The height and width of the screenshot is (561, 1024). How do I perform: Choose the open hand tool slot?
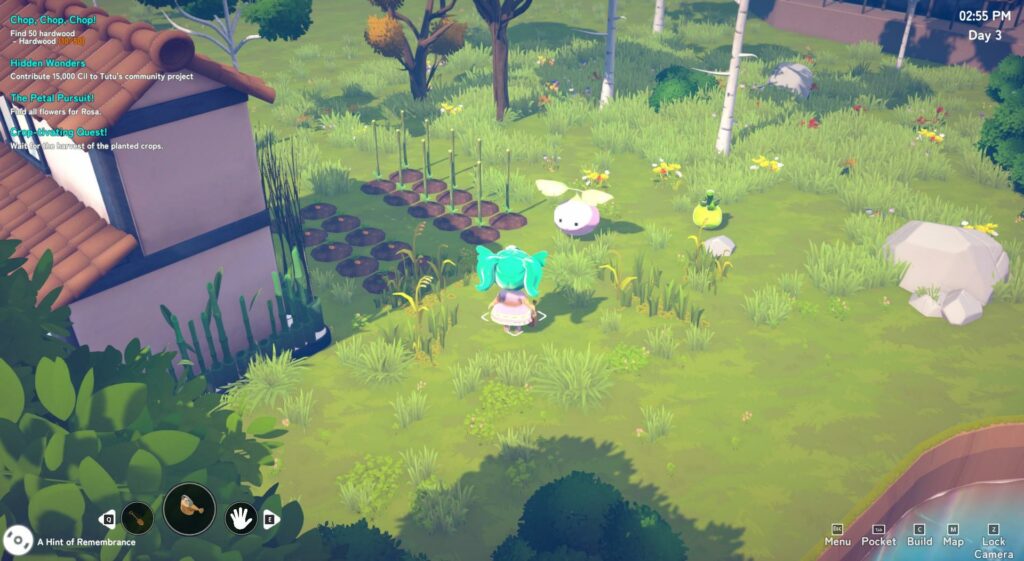pyautogui.click(x=240, y=518)
